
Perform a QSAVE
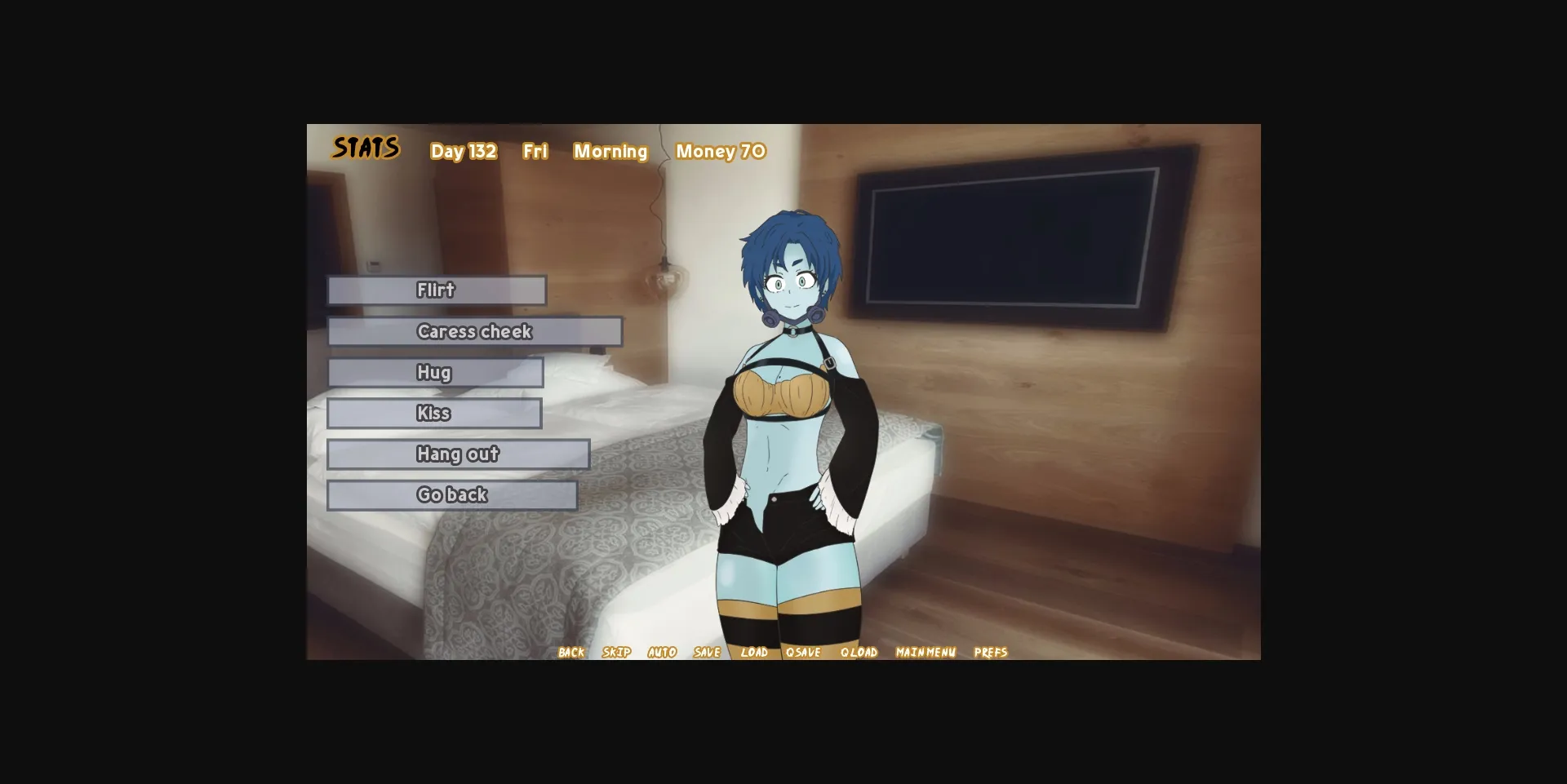(x=805, y=652)
